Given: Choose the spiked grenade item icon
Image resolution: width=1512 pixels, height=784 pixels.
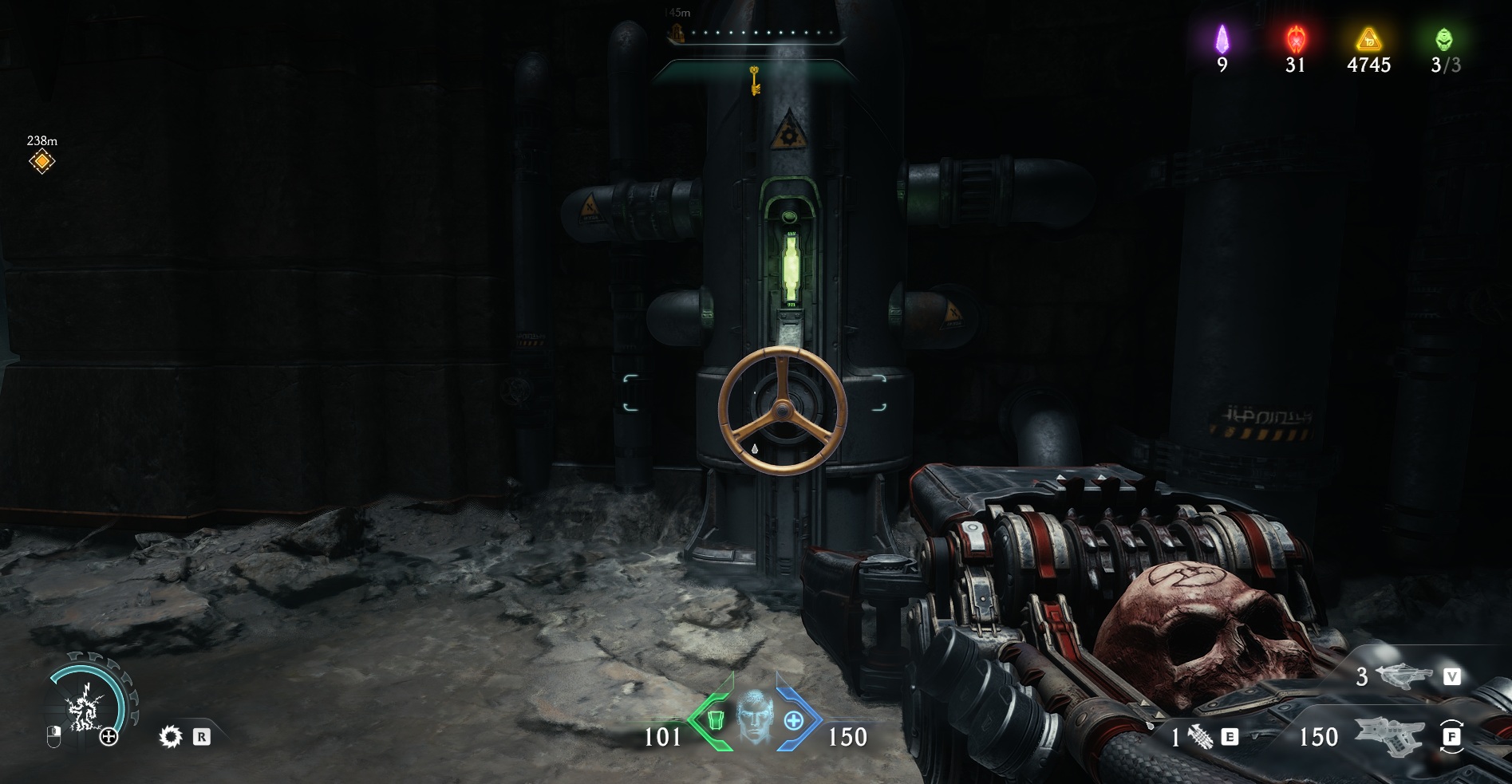Looking at the screenshot, I should [1201, 737].
